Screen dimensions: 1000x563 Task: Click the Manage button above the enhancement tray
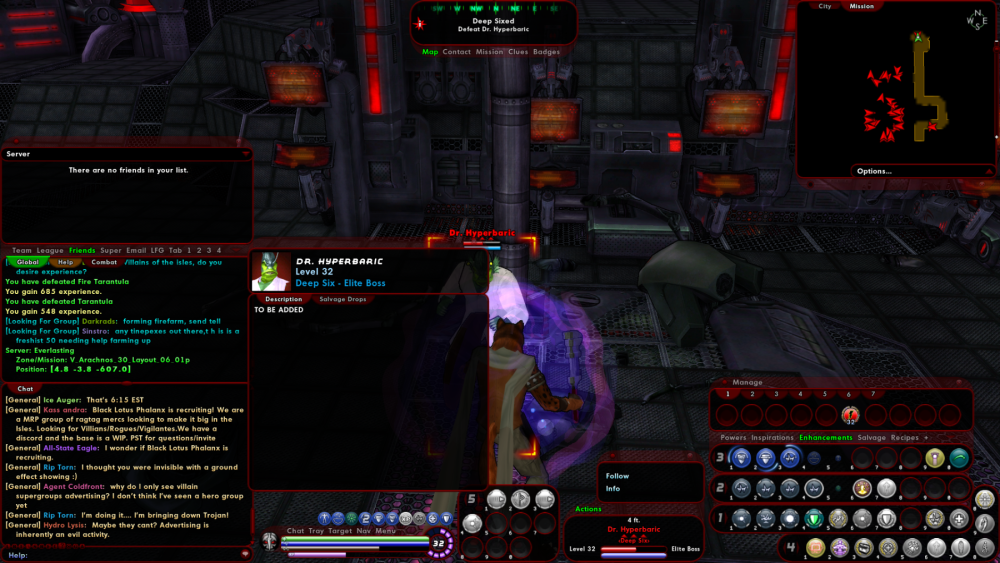tap(747, 382)
